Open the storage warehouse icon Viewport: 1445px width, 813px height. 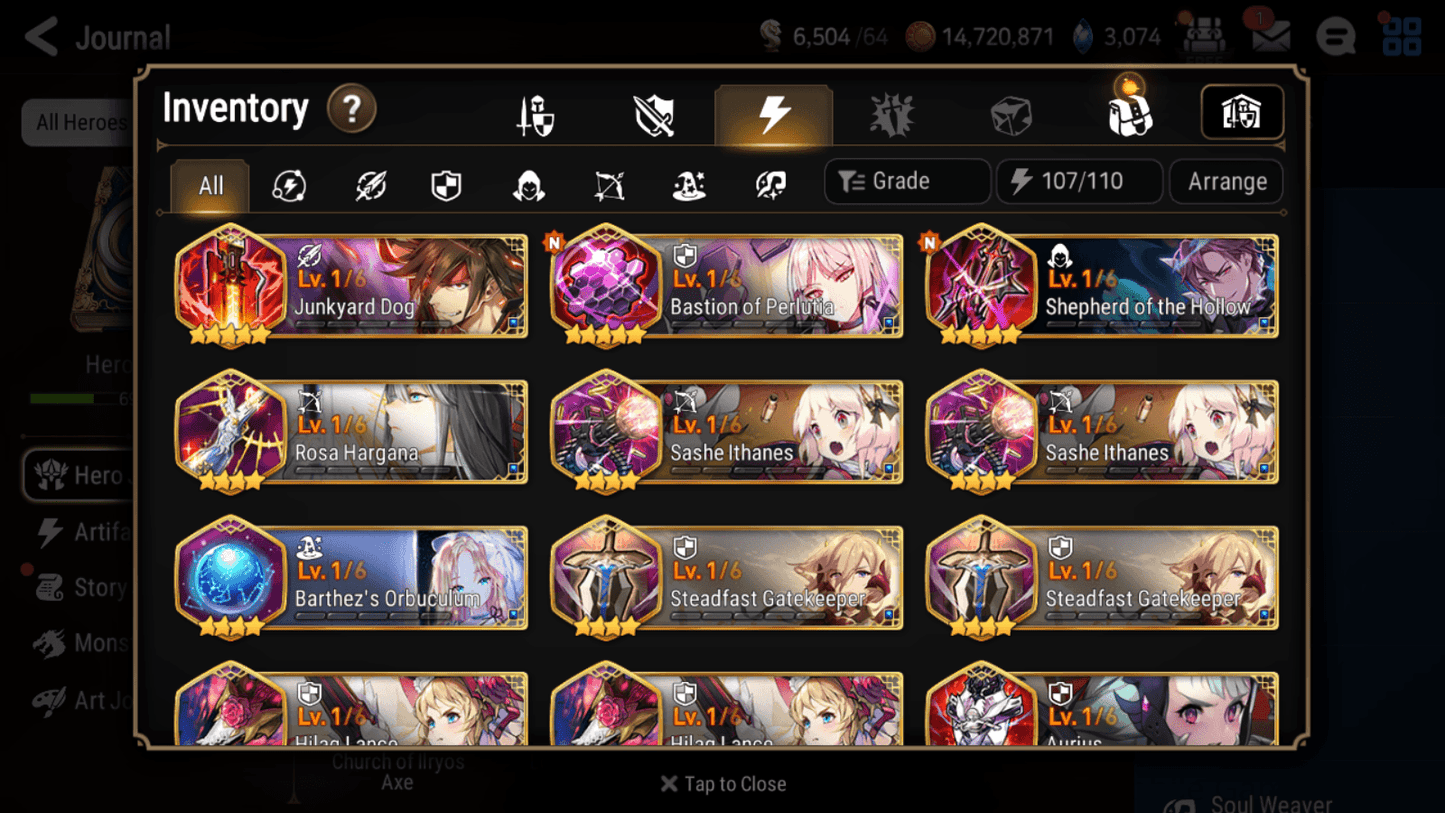(x=1242, y=112)
